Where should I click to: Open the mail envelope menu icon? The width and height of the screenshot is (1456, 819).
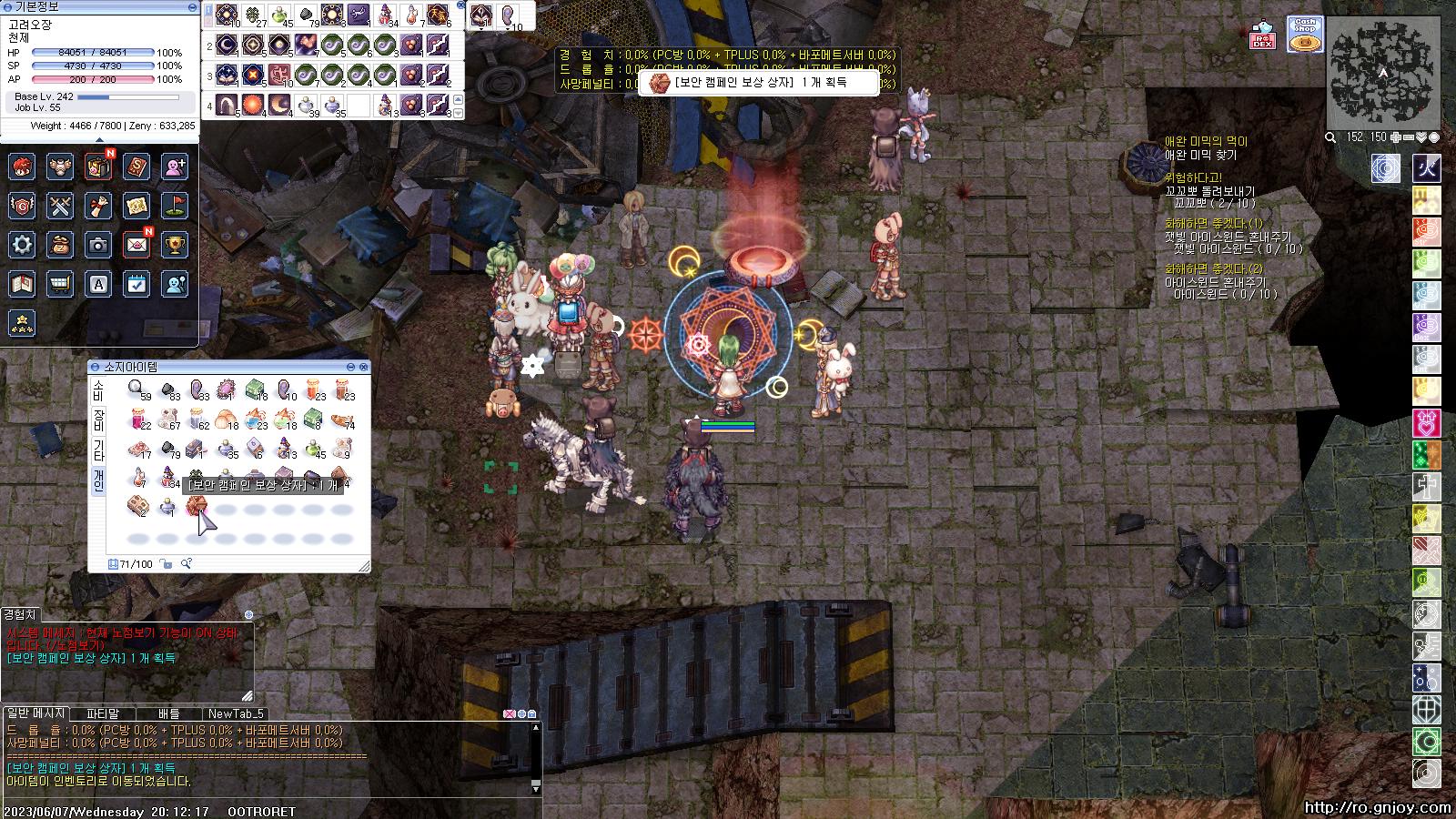(x=136, y=244)
